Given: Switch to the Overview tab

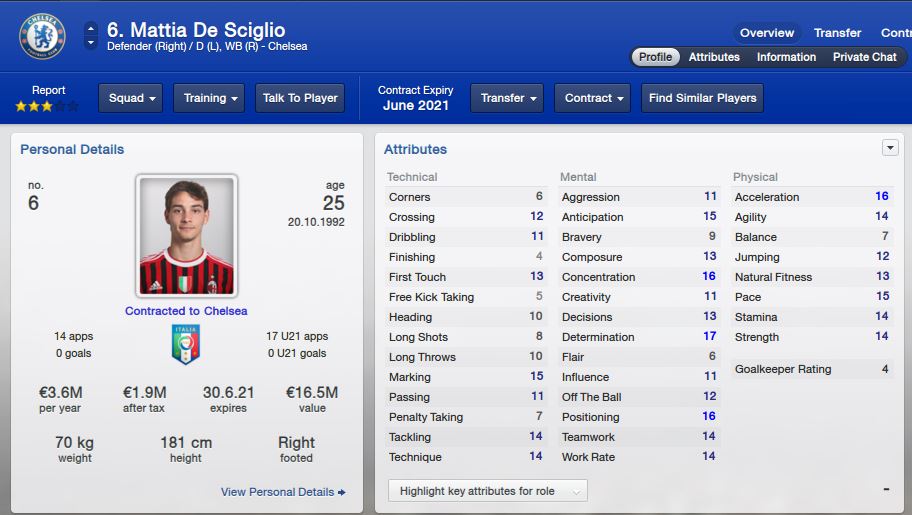Looking at the screenshot, I should (767, 33).
